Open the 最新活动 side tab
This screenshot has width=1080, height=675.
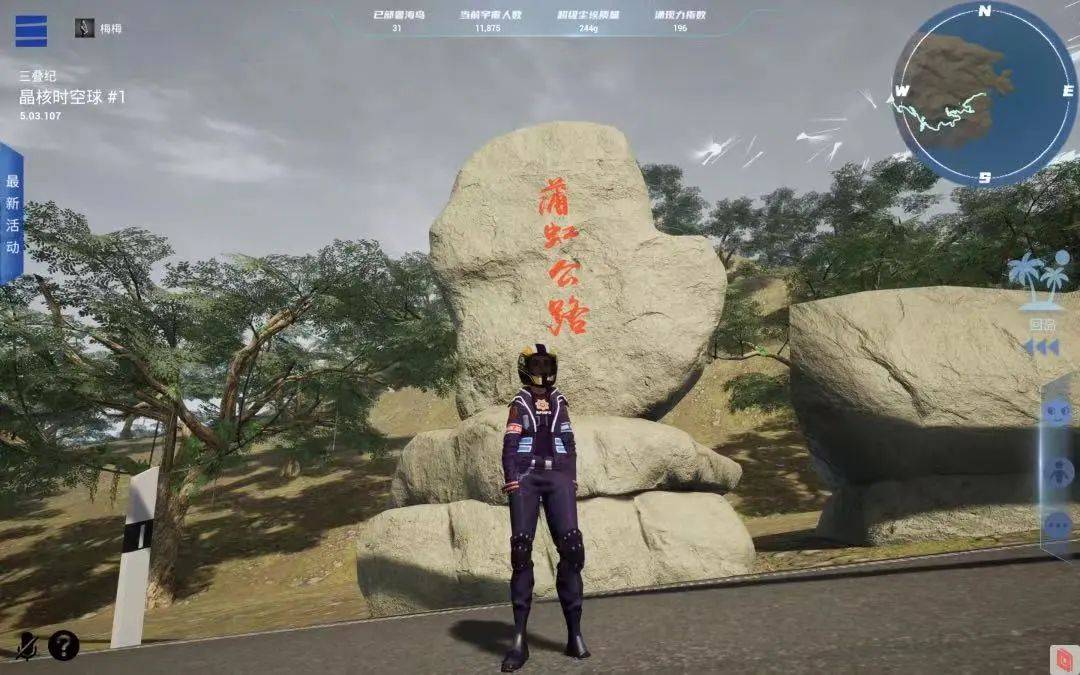[11, 213]
